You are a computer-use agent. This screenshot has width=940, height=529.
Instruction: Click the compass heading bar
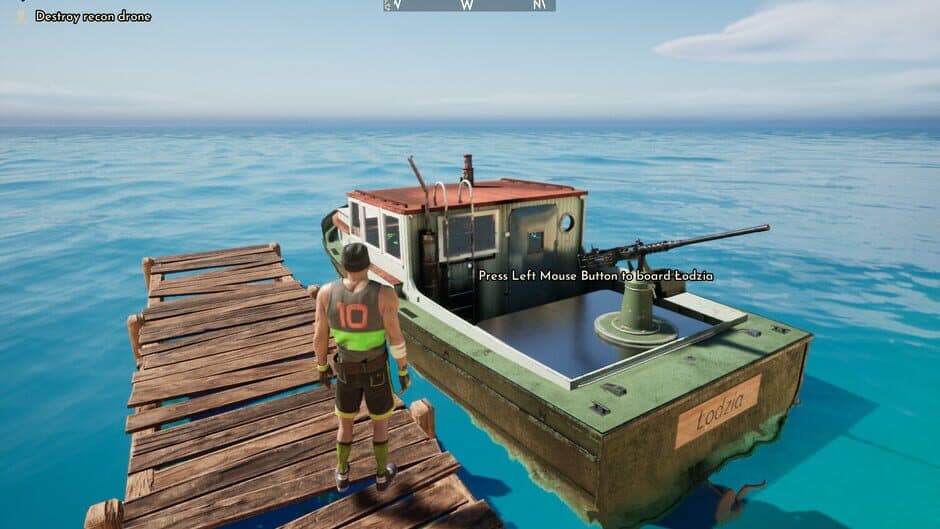point(469,5)
